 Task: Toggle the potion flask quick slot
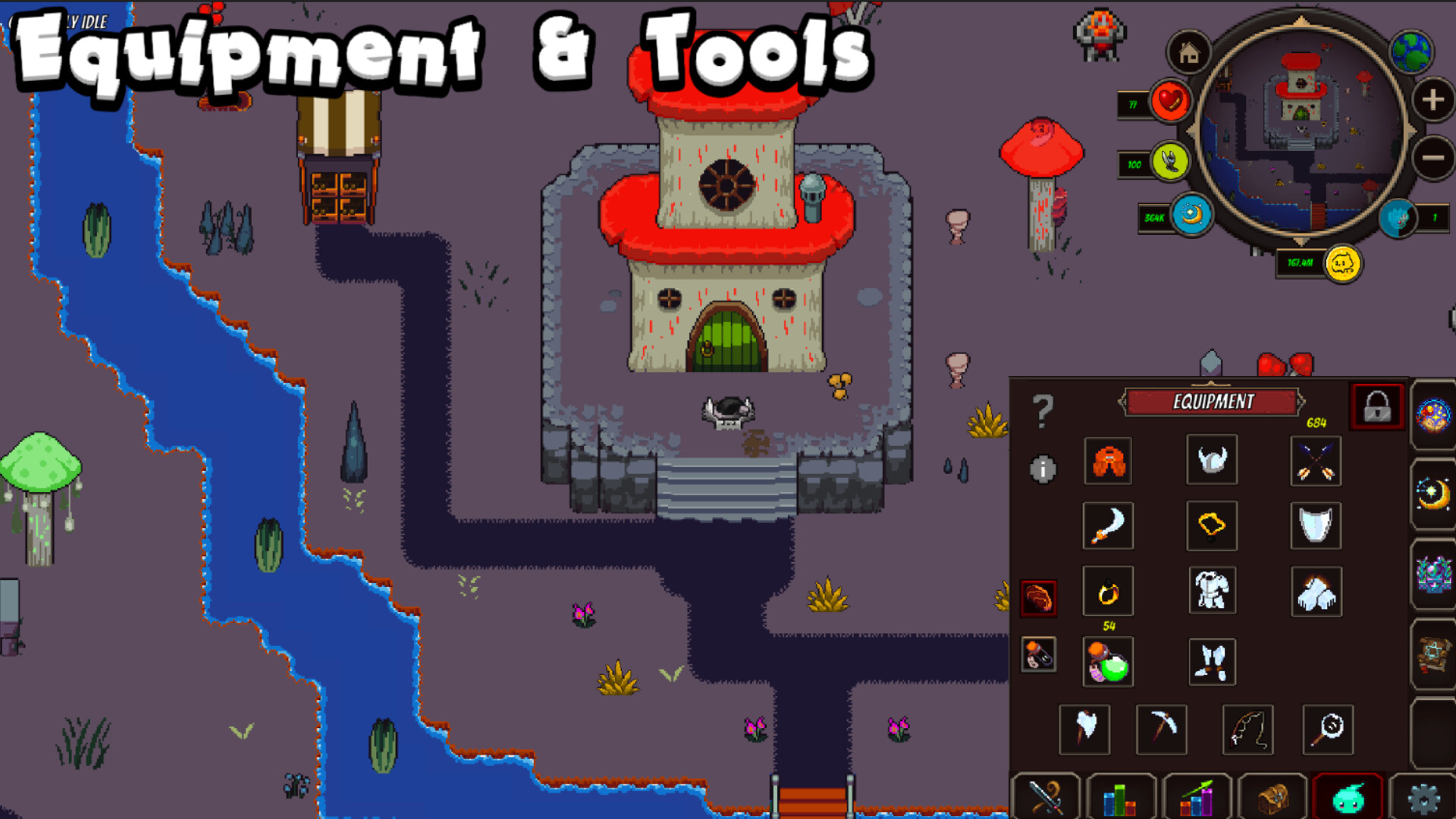tap(1037, 656)
